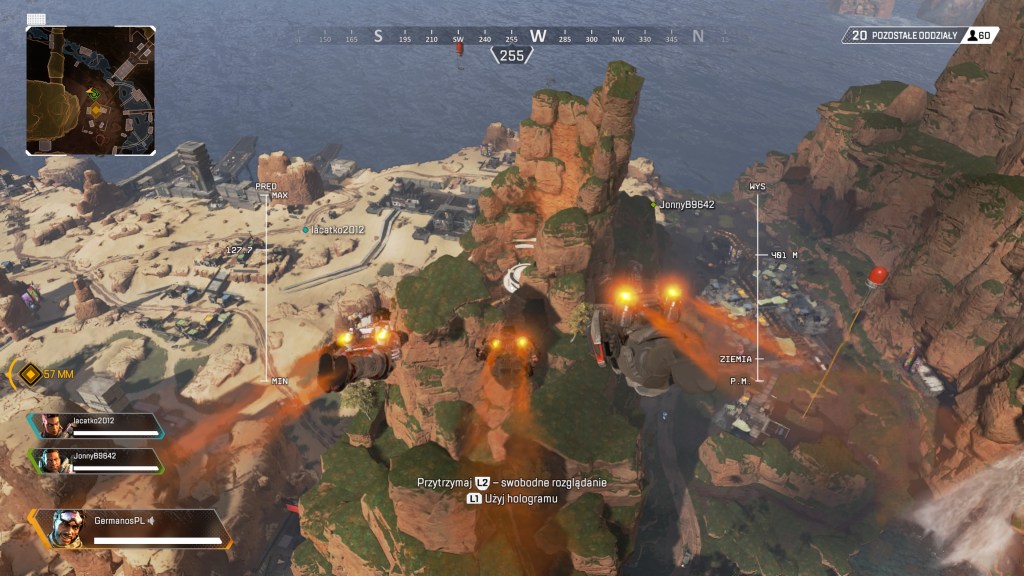Open the minimap in the corner
Image resolution: width=1024 pixels, height=576 pixels.
click(x=91, y=90)
